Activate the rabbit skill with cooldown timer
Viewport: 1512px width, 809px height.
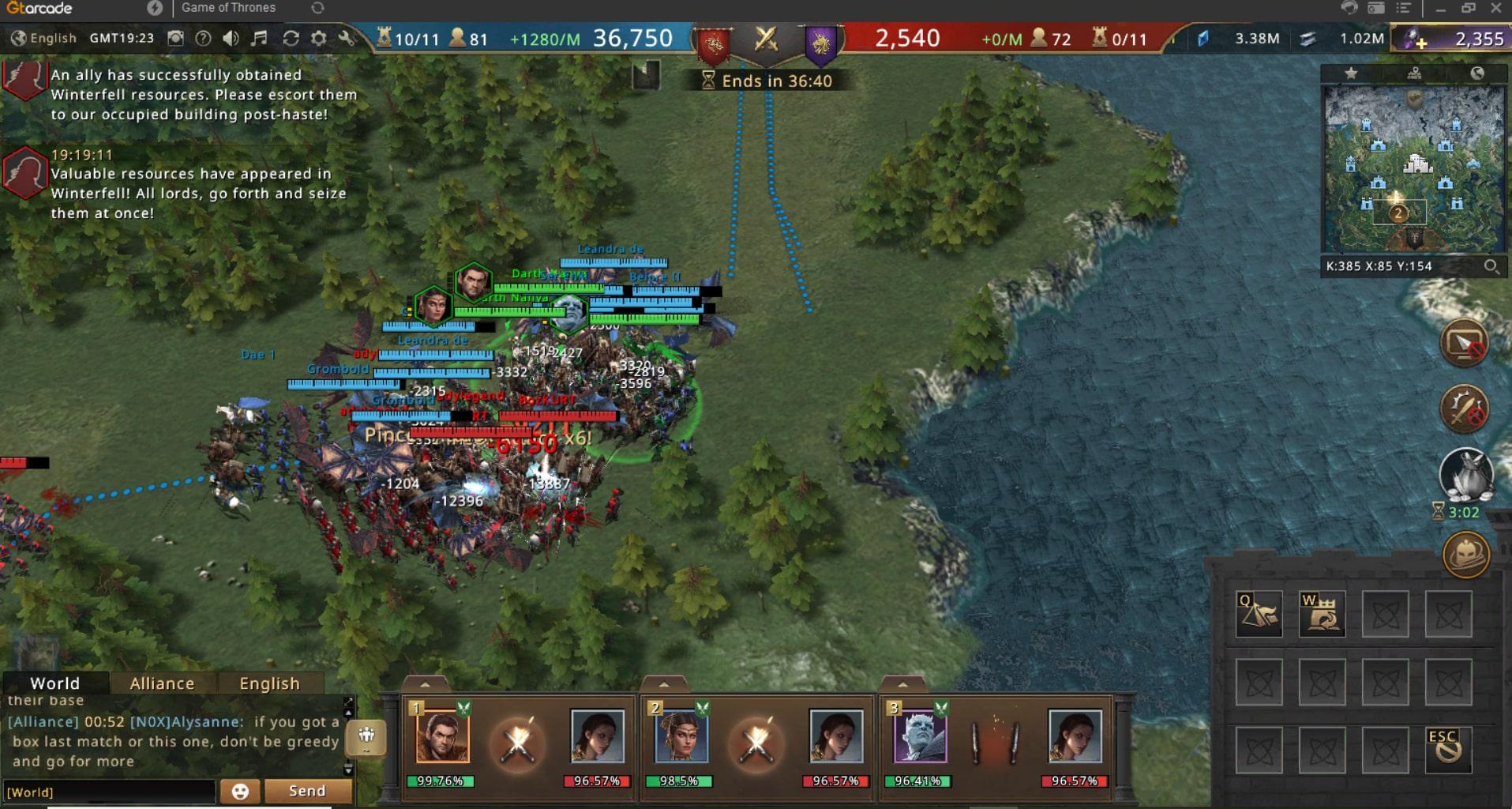tap(1465, 476)
